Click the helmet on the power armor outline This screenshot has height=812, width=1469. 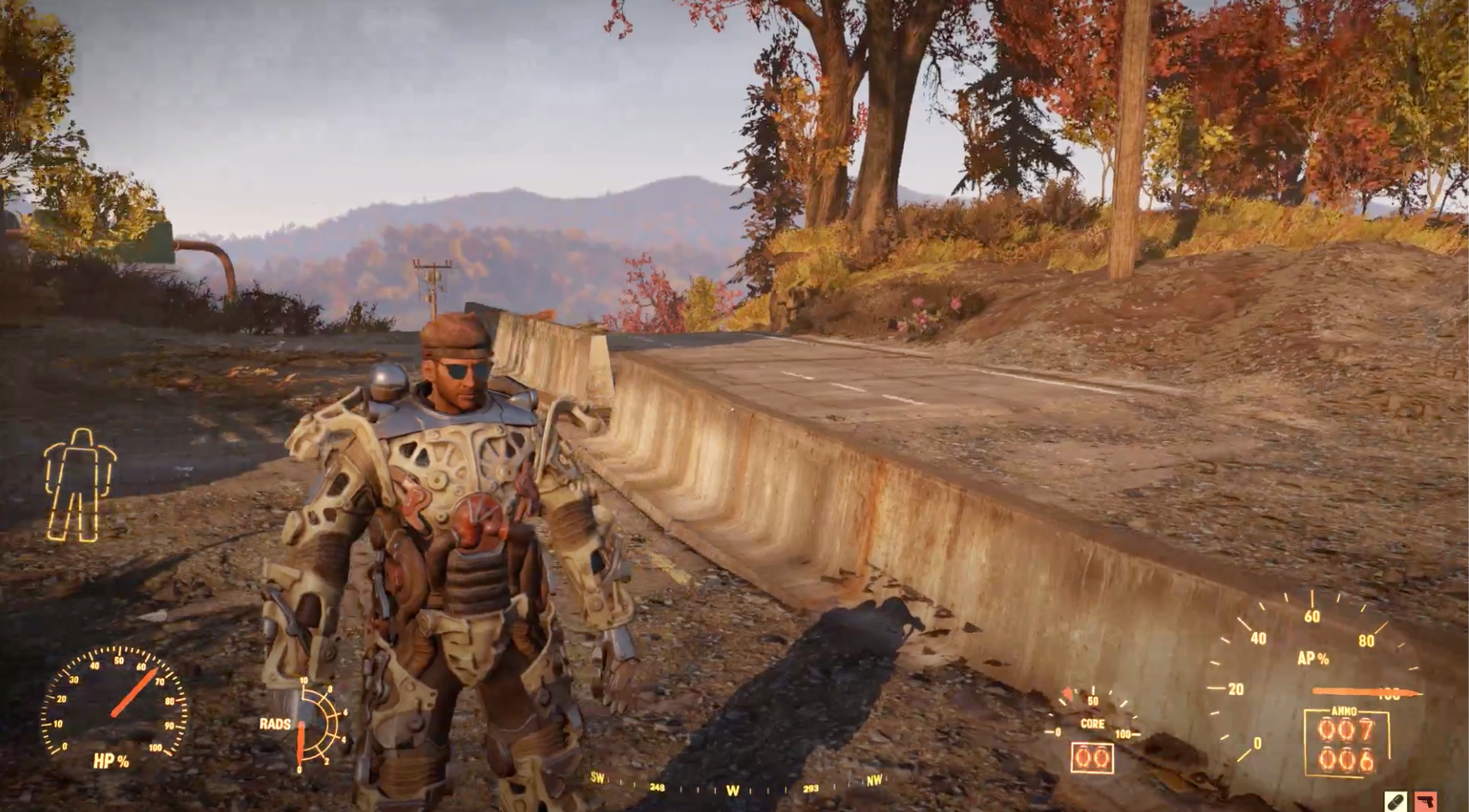click(x=80, y=437)
